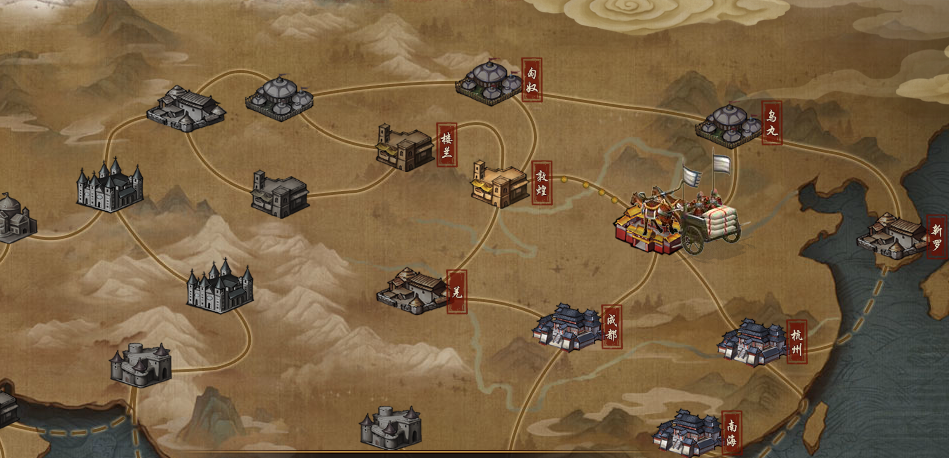Open the 南海 port city

pyautogui.click(x=686, y=431)
